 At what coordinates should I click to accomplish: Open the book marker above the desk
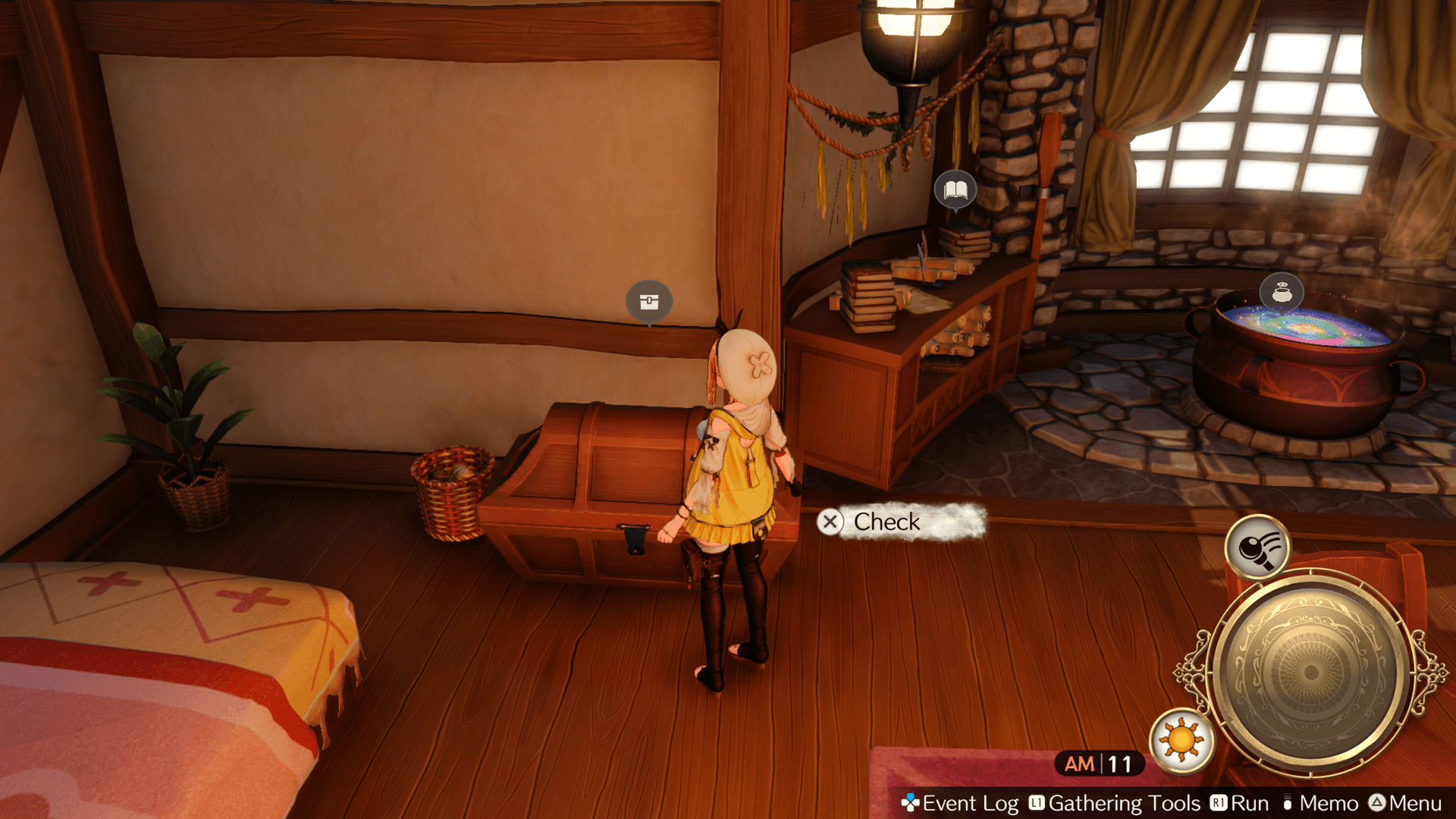(x=955, y=190)
